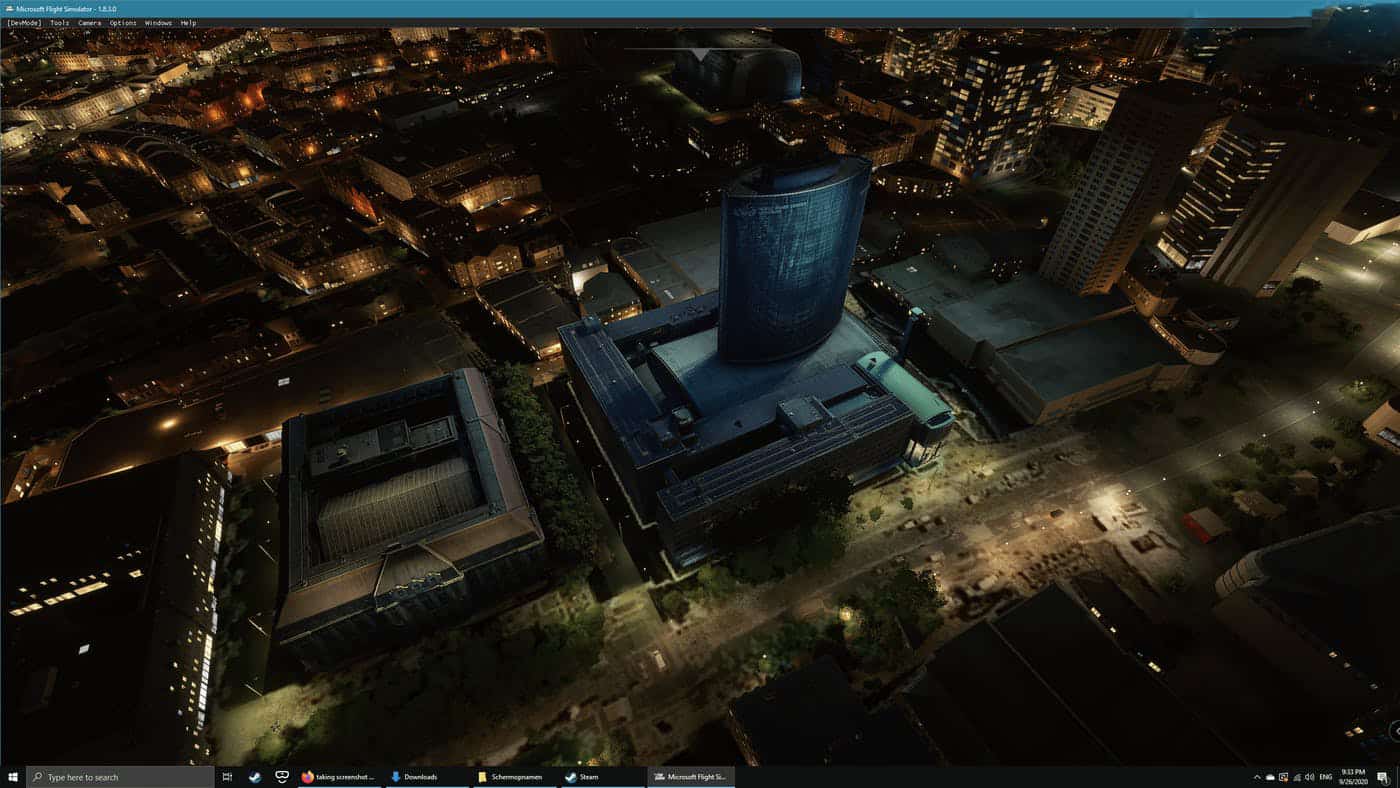The height and width of the screenshot is (788, 1400).
Task: Open the Tools menu
Action: [60, 22]
